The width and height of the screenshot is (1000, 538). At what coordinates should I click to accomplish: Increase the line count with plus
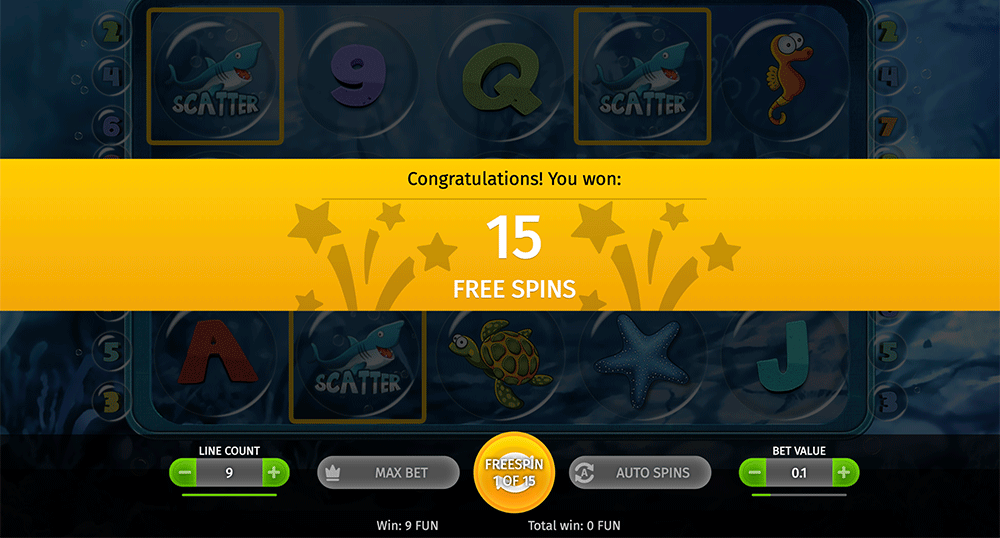[x=274, y=472]
